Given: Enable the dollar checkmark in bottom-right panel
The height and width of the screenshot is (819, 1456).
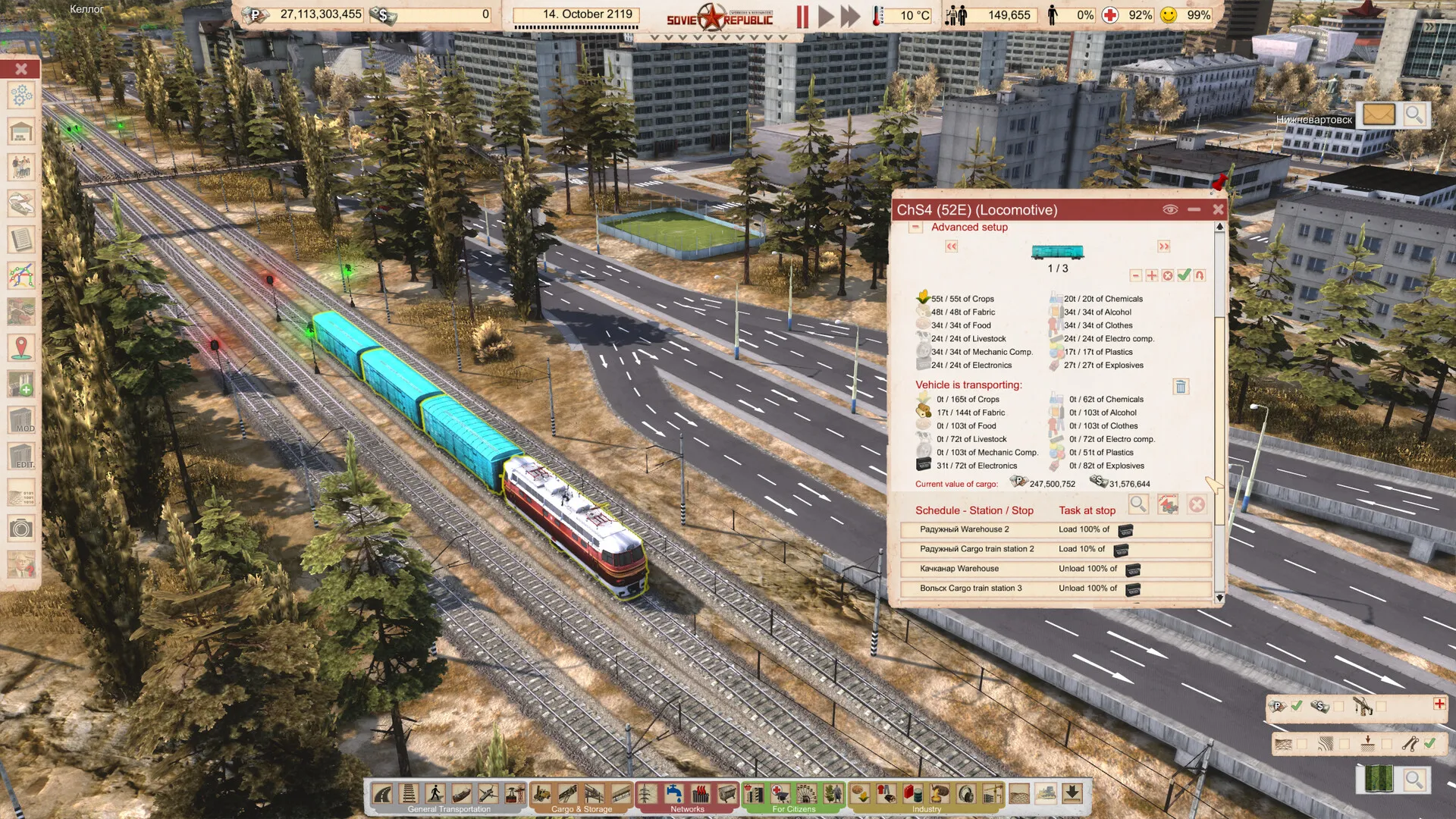Looking at the screenshot, I should tap(1339, 706).
